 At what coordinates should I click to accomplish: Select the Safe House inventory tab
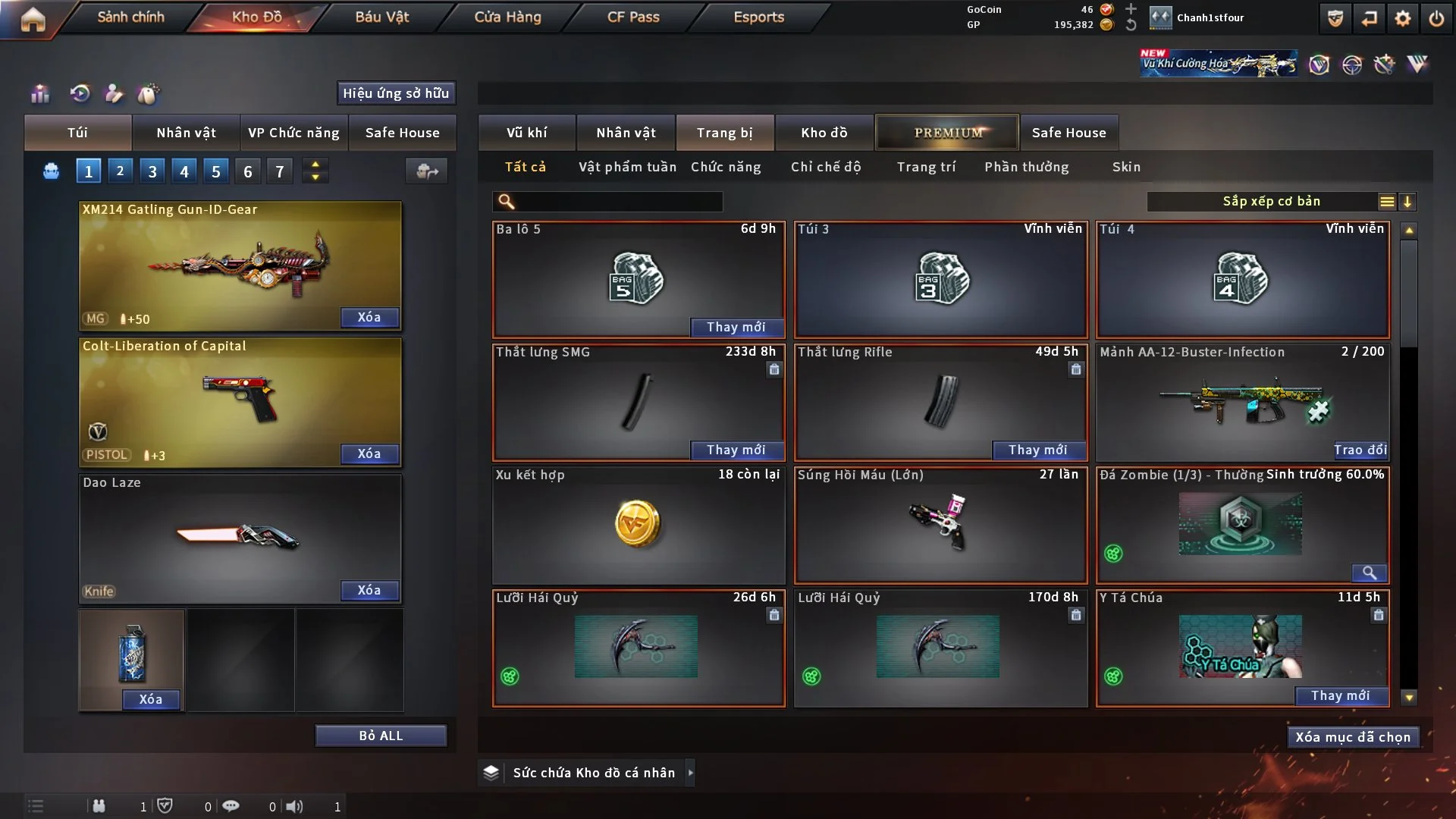click(x=1068, y=133)
